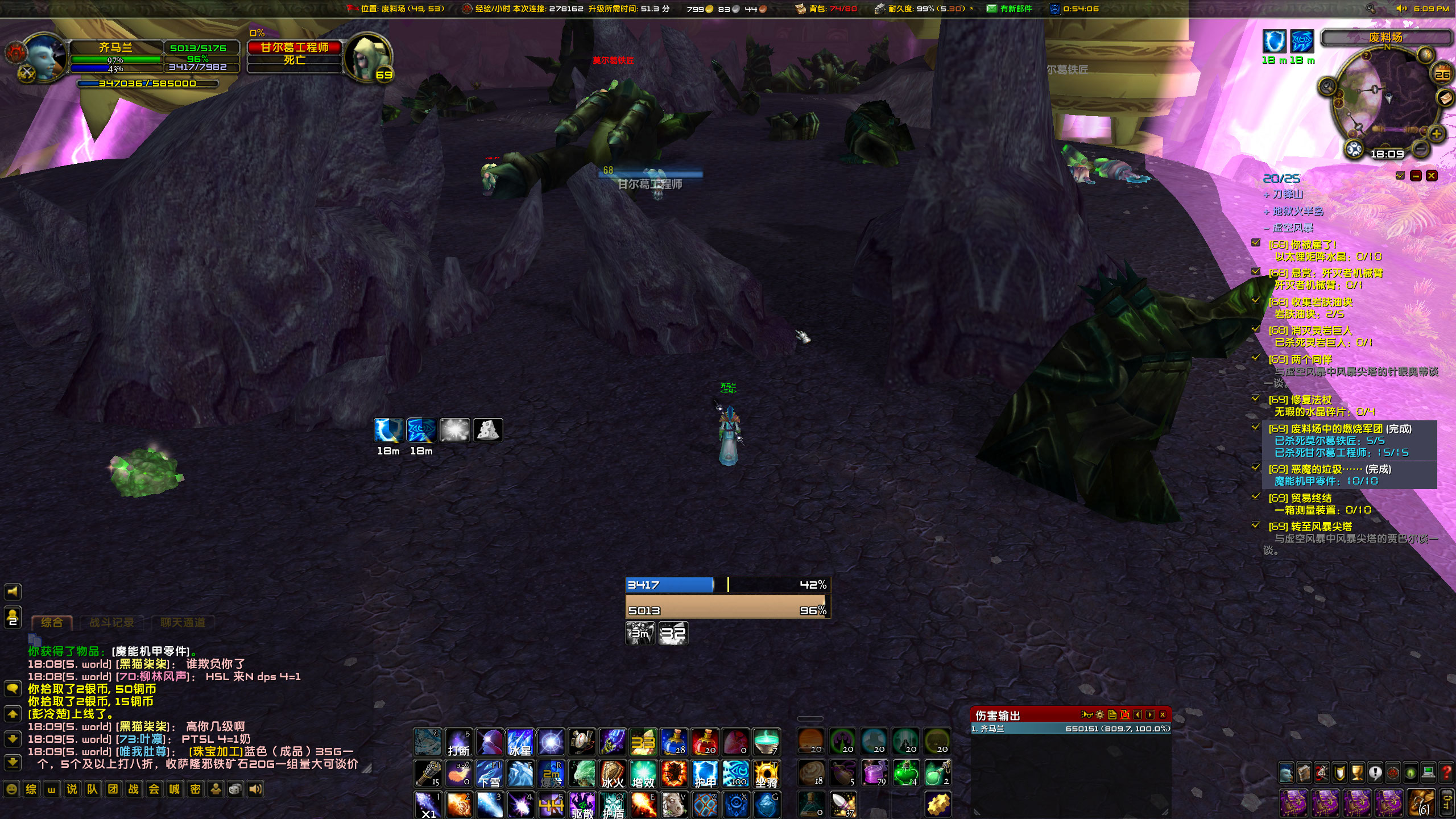Click the report icon on the damage meter
The image size is (1456, 819).
click(1112, 714)
